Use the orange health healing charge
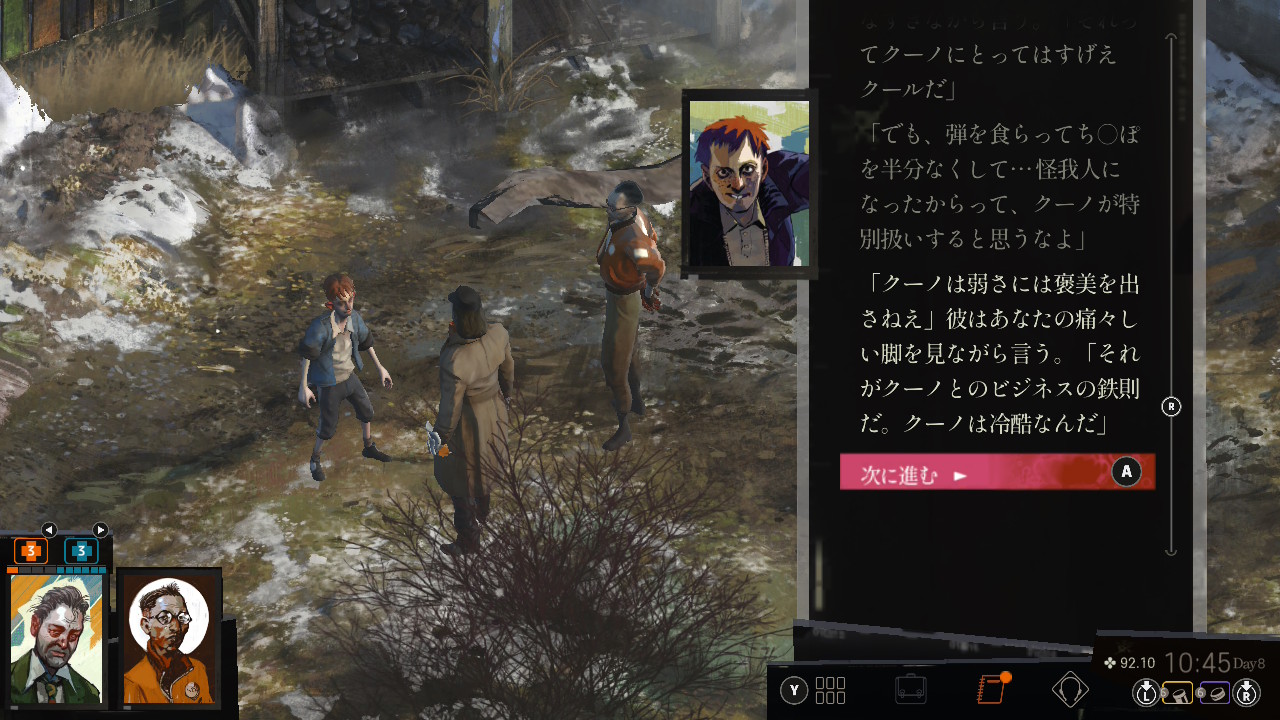The height and width of the screenshot is (720, 1280). 31,550
